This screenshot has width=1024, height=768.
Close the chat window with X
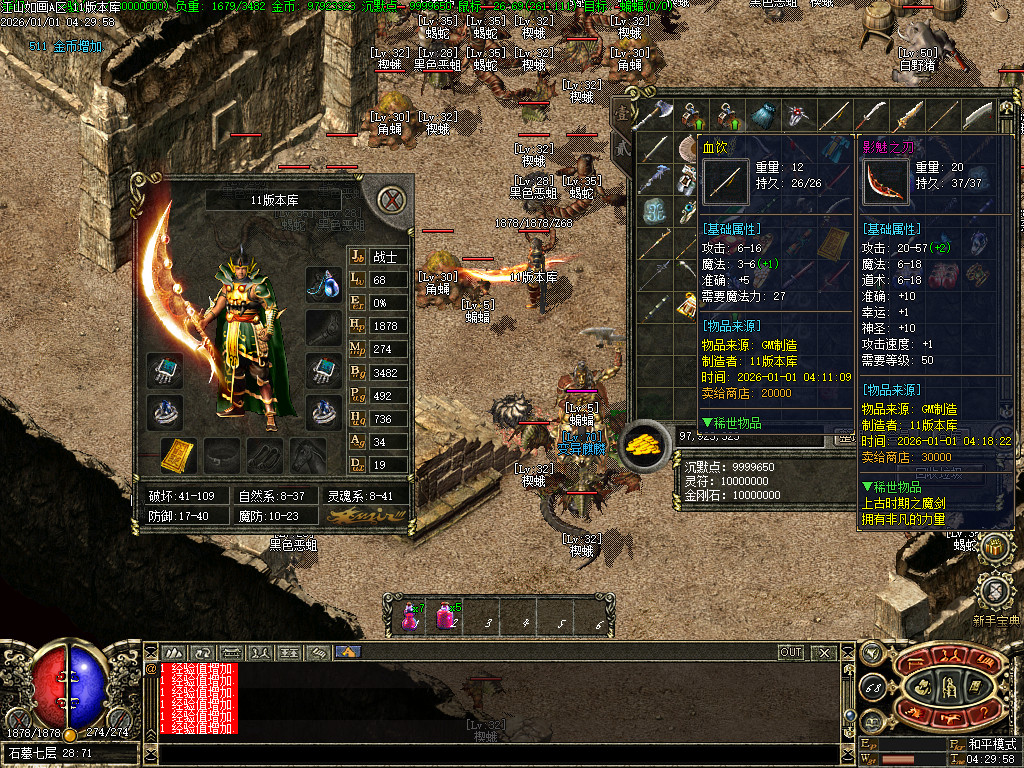coord(824,653)
